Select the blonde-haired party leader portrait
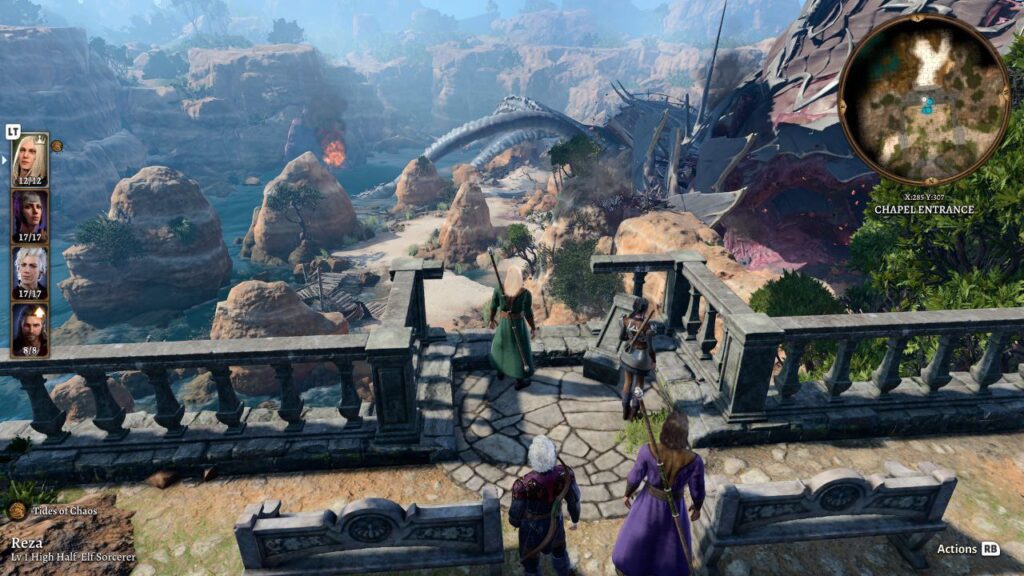Image resolution: width=1024 pixels, height=576 pixels. 29,159
